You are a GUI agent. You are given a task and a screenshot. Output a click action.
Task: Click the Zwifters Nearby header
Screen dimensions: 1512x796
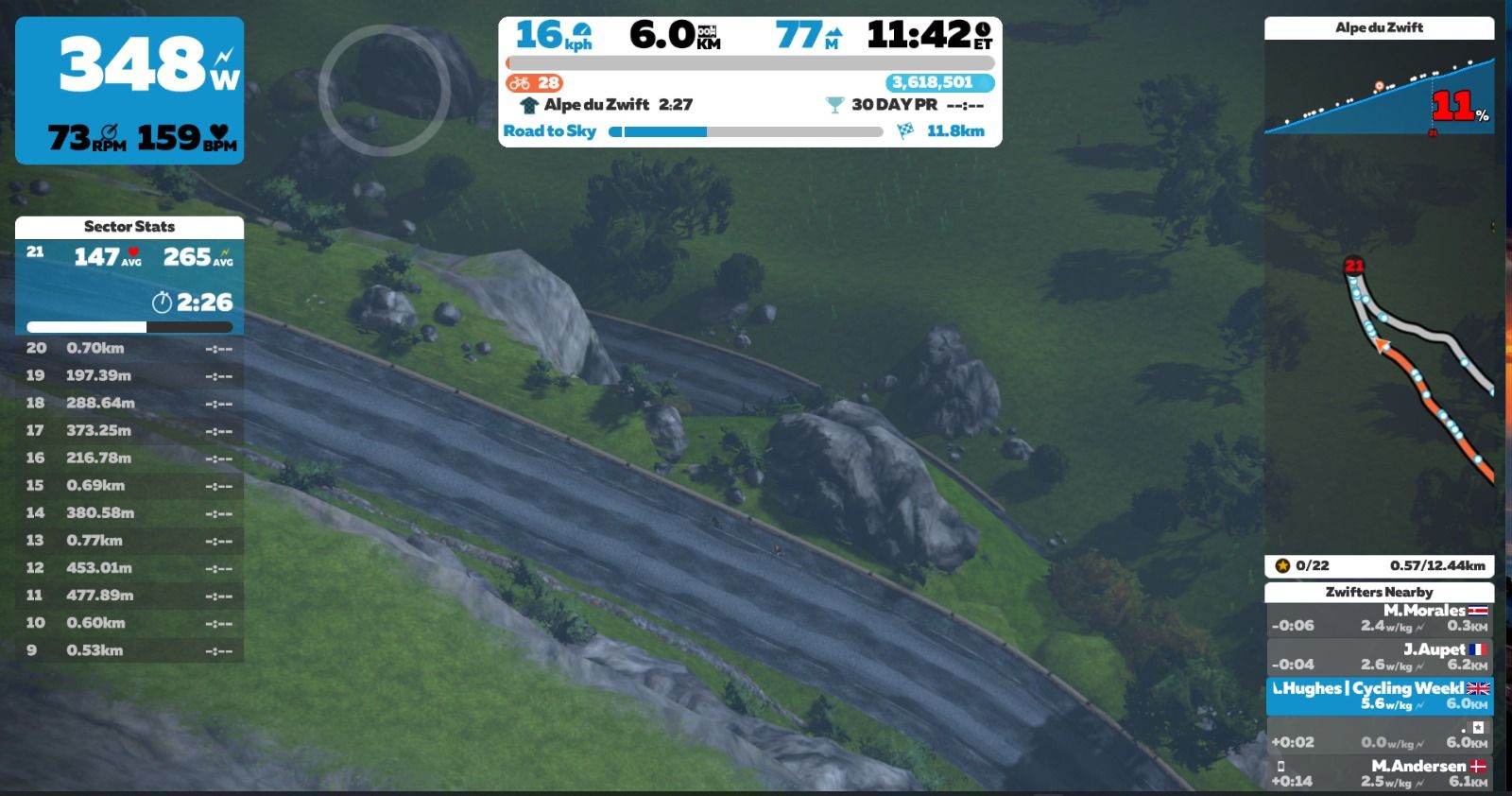point(1380,591)
